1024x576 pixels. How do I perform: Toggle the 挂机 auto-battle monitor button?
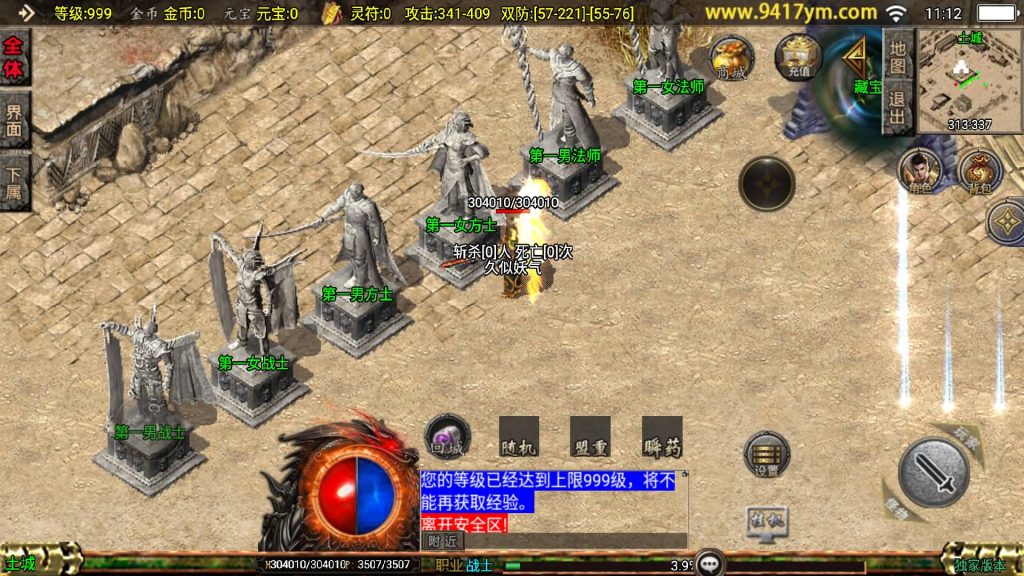(767, 520)
